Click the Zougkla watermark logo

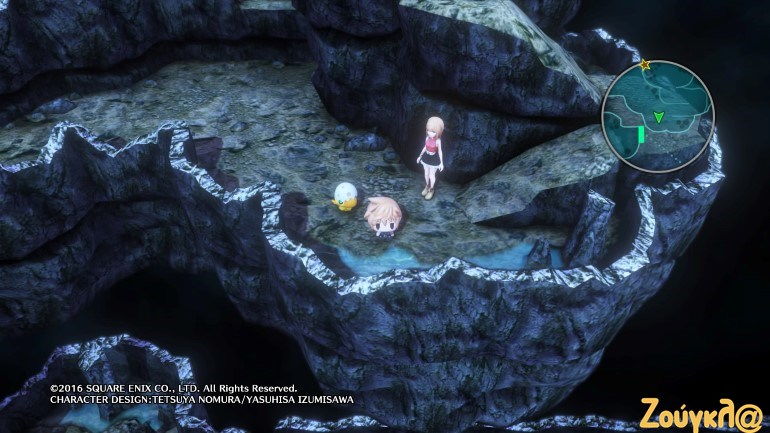click(704, 410)
